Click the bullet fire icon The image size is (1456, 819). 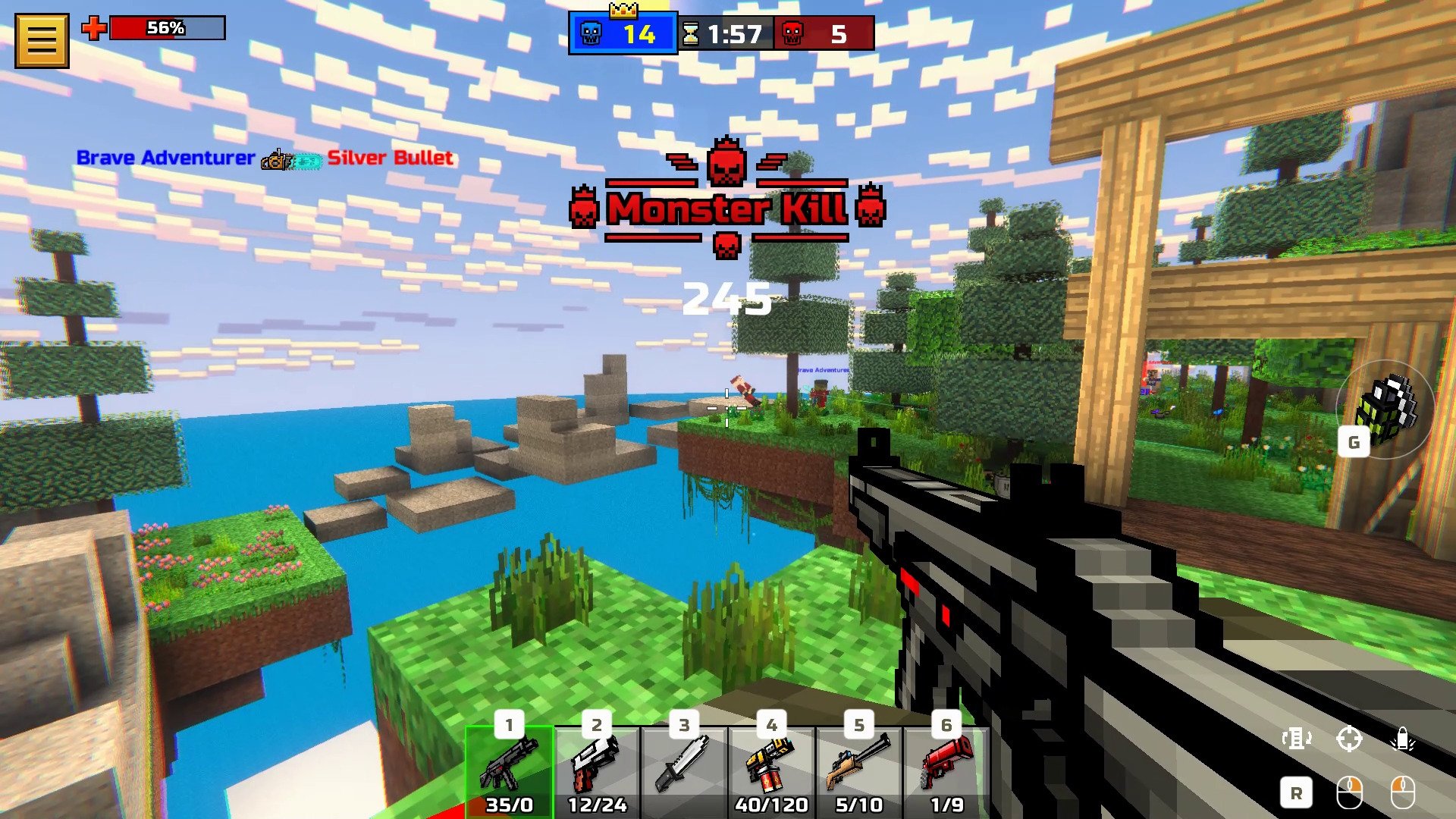click(x=1402, y=738)
